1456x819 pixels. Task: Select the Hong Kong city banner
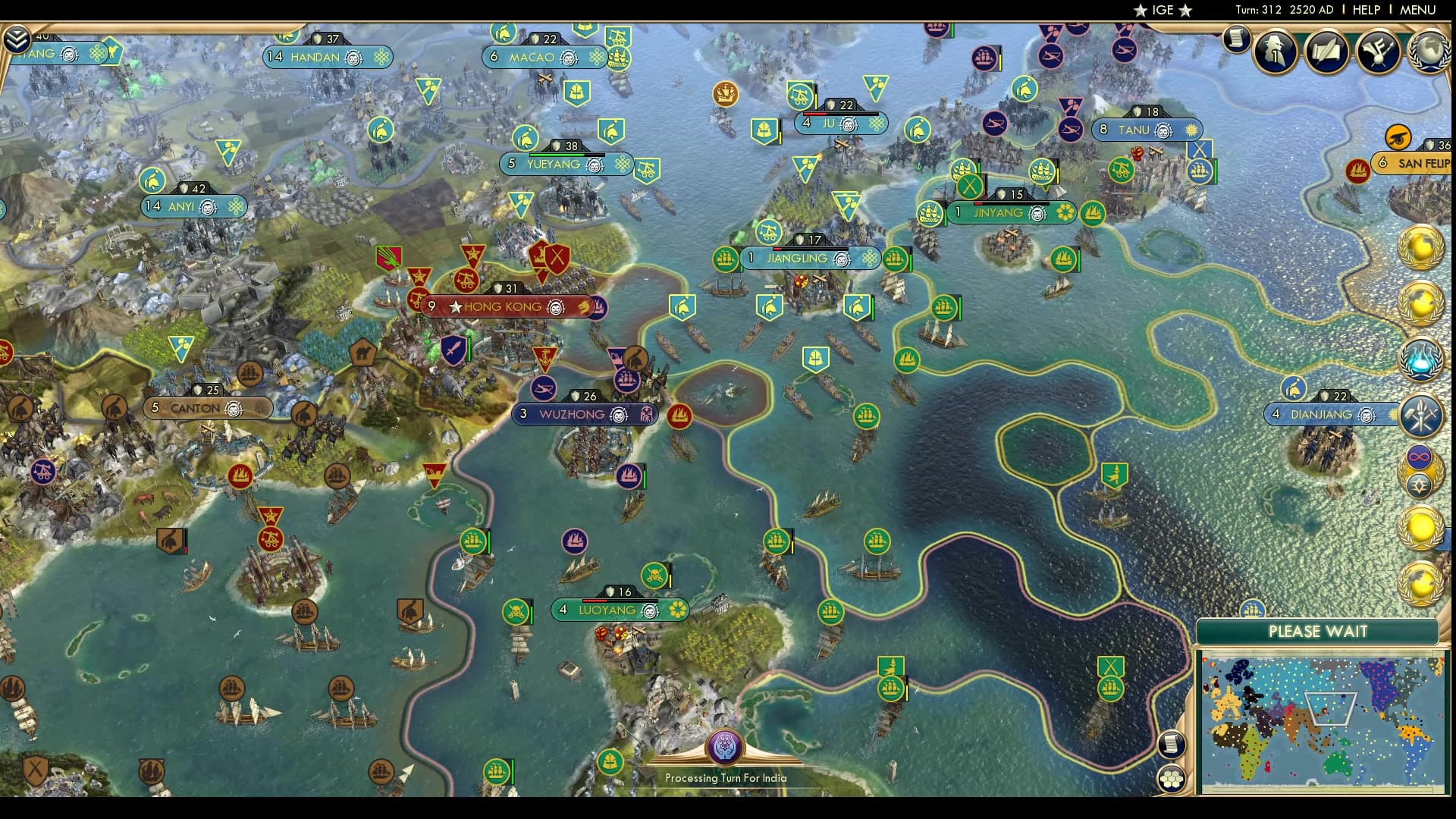pos(503,307)
